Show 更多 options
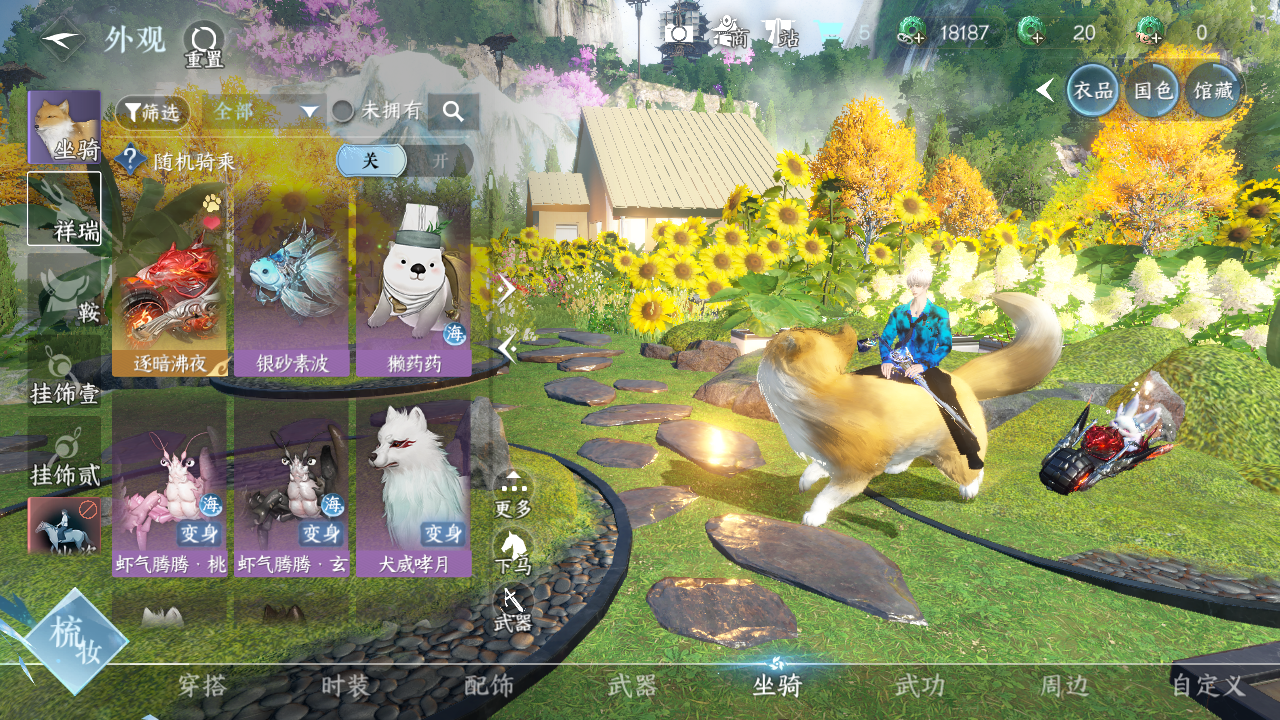Image resolution: width=1280 pixels, height=720 pixels. (x=513, y=494)
